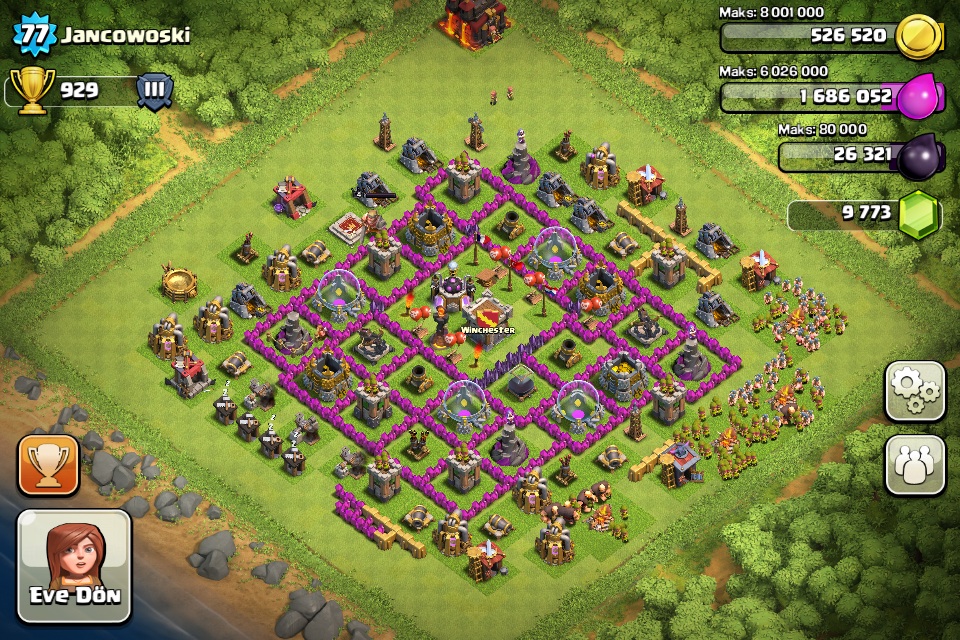
Task: Open the settings gear button
Action: pyautogui.click(x=914, y=391)
